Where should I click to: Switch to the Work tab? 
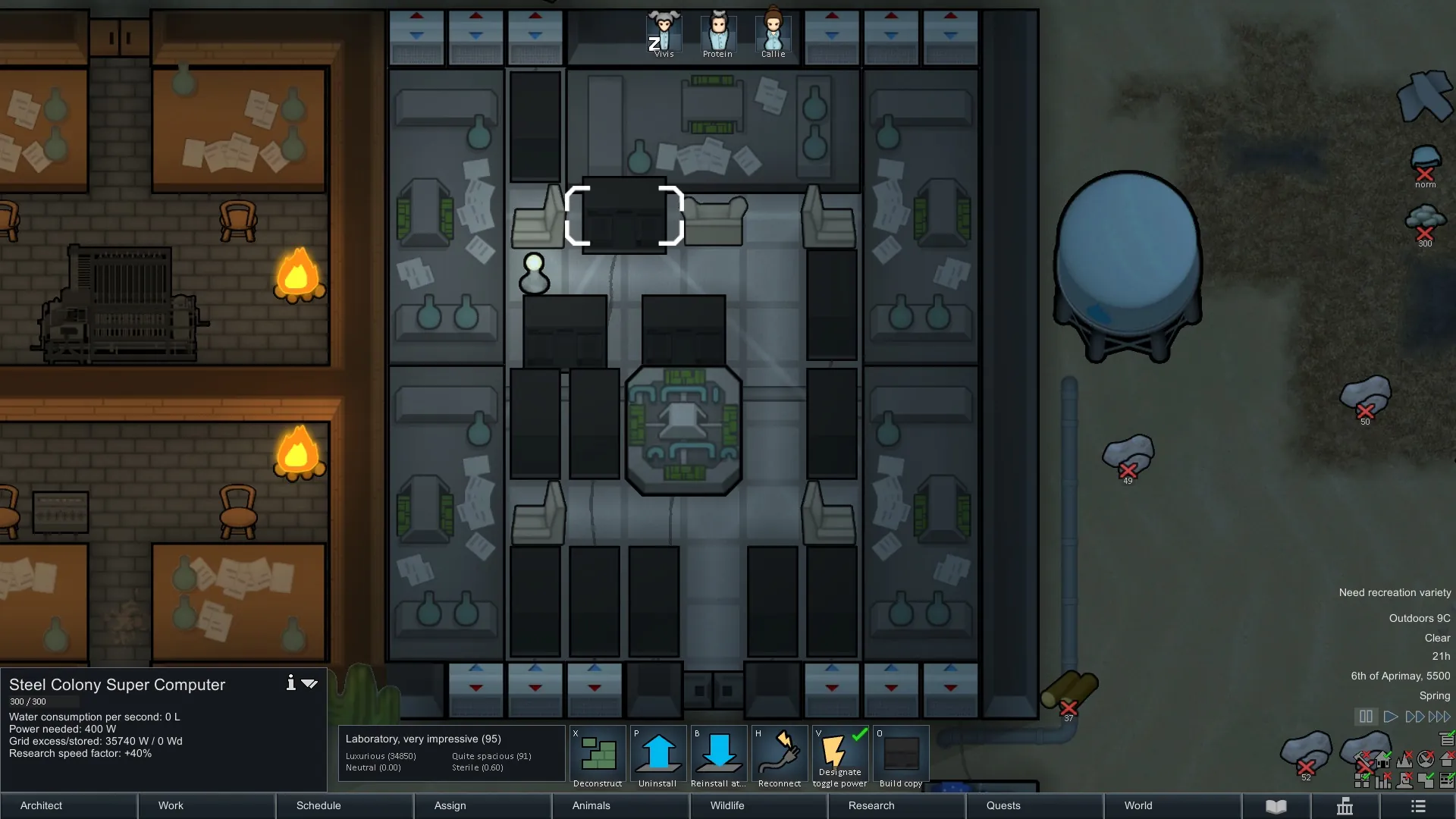(x=206, y=805)
